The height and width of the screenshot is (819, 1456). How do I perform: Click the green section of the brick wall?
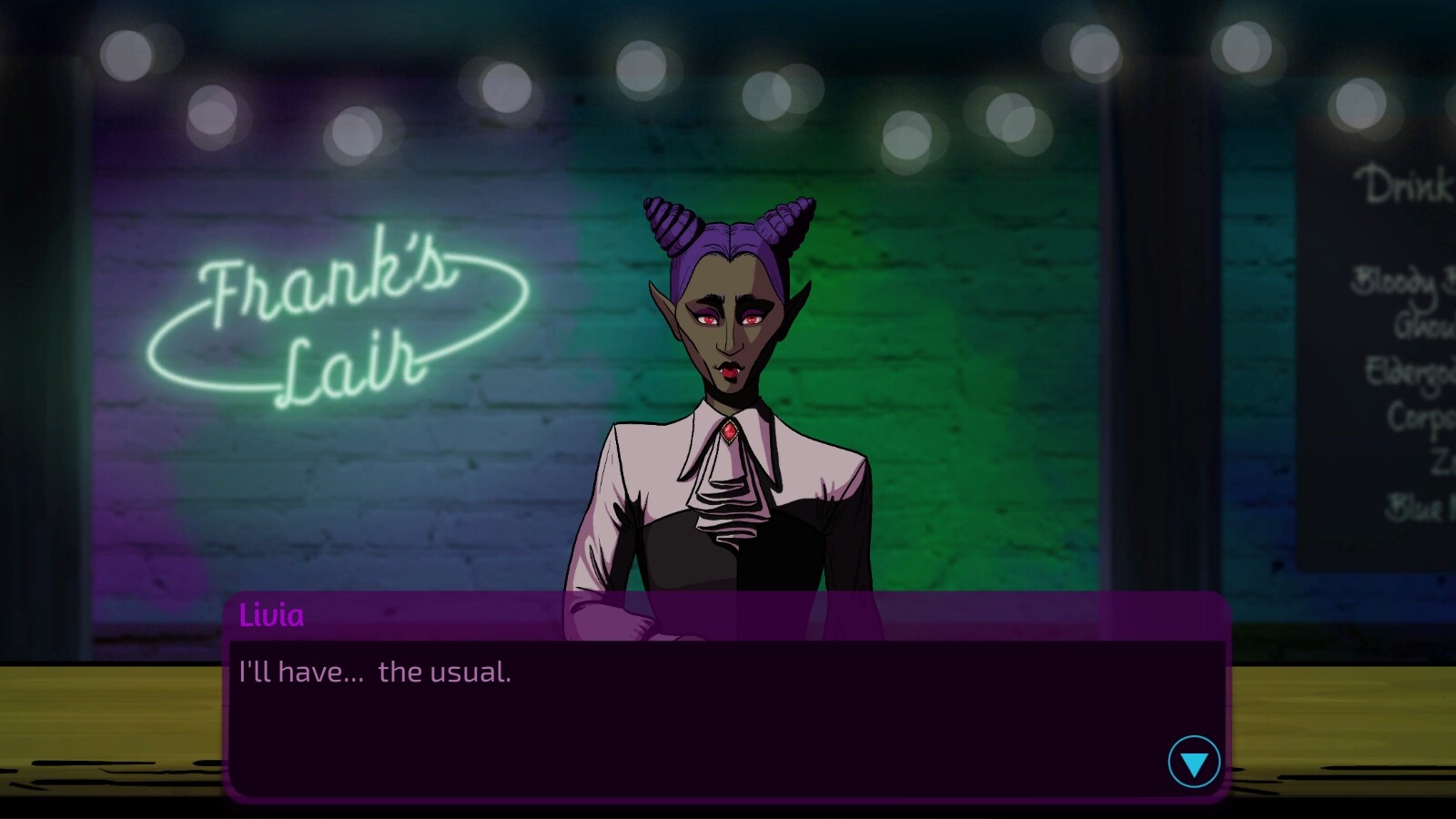click(x=955, y=364)
